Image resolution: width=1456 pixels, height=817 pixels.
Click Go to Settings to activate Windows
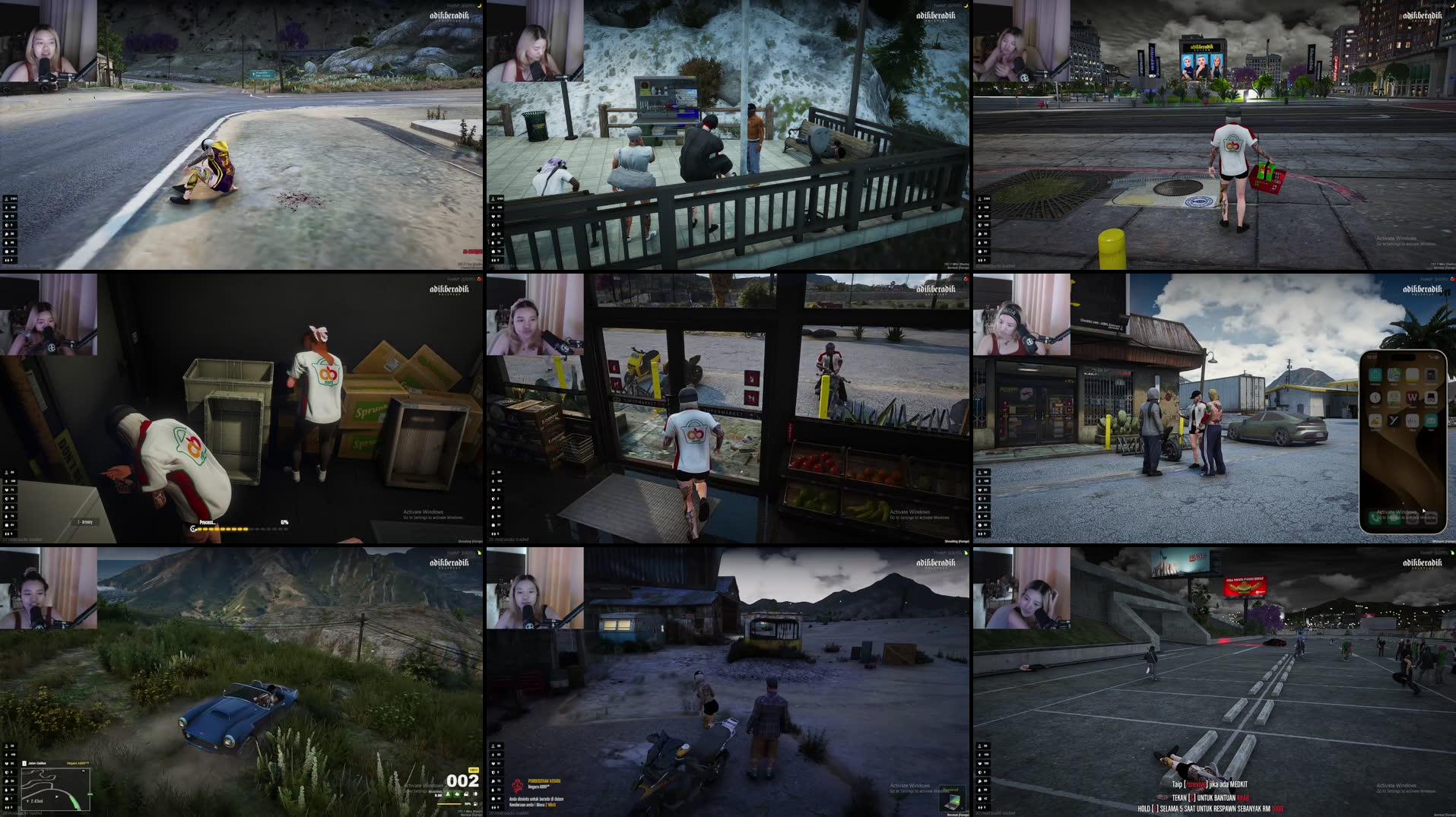point(920,518)
